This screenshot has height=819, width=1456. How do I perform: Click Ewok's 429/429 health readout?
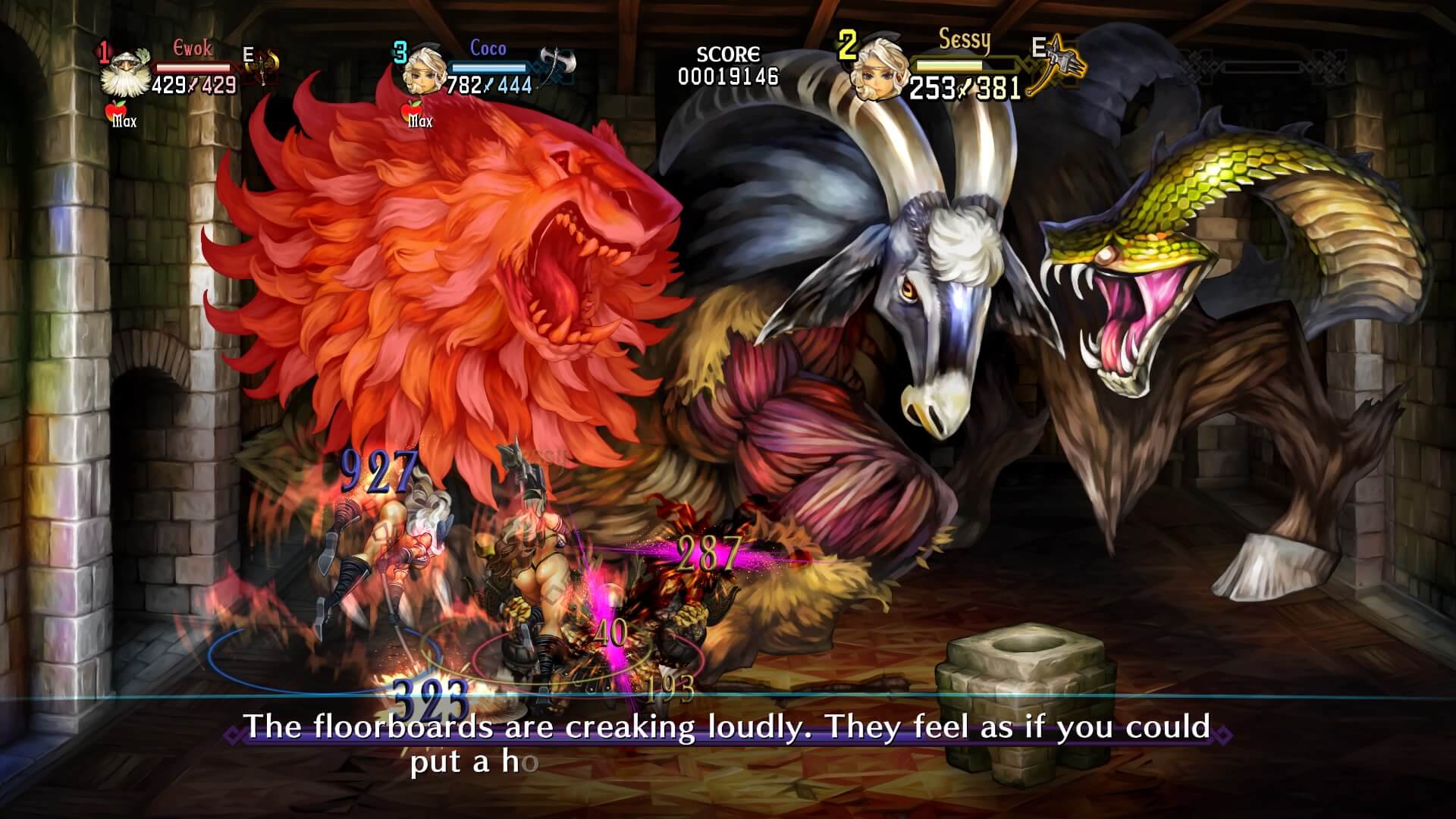click(x=192, y=86)
